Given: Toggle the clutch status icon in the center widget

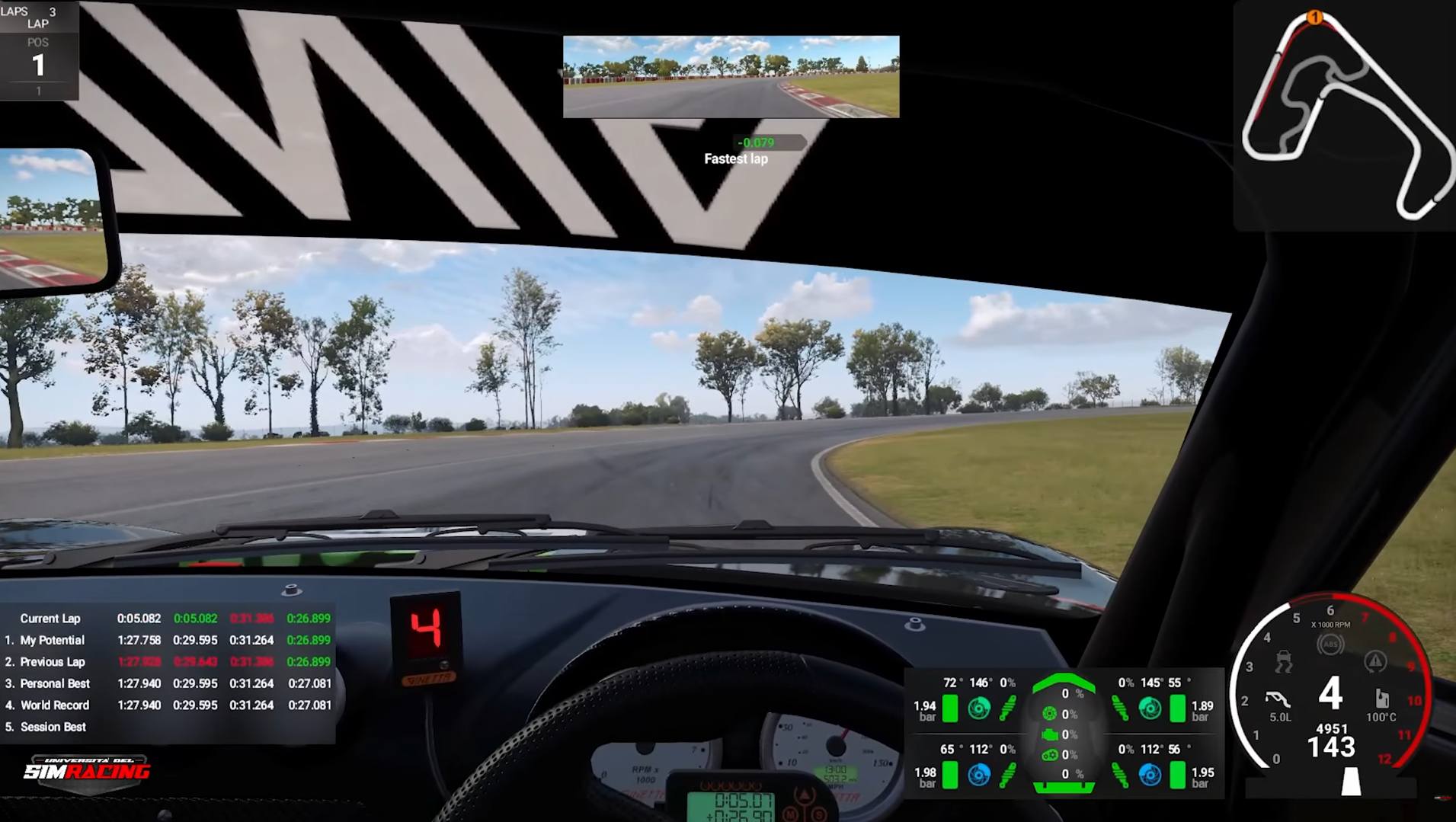Looking at the screenshot, I should 1049,714.
